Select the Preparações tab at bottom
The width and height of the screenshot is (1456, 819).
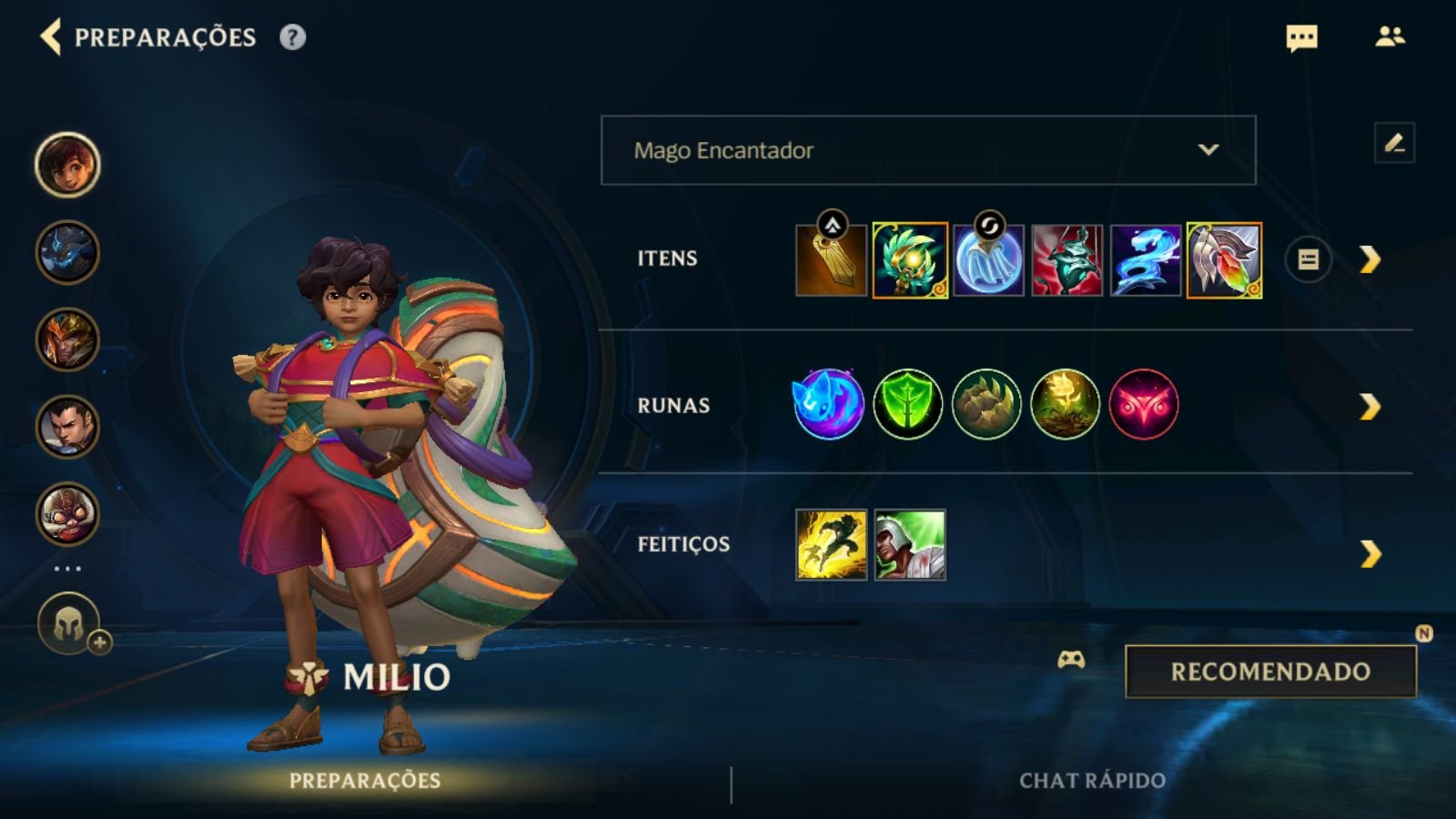(364, 779)
